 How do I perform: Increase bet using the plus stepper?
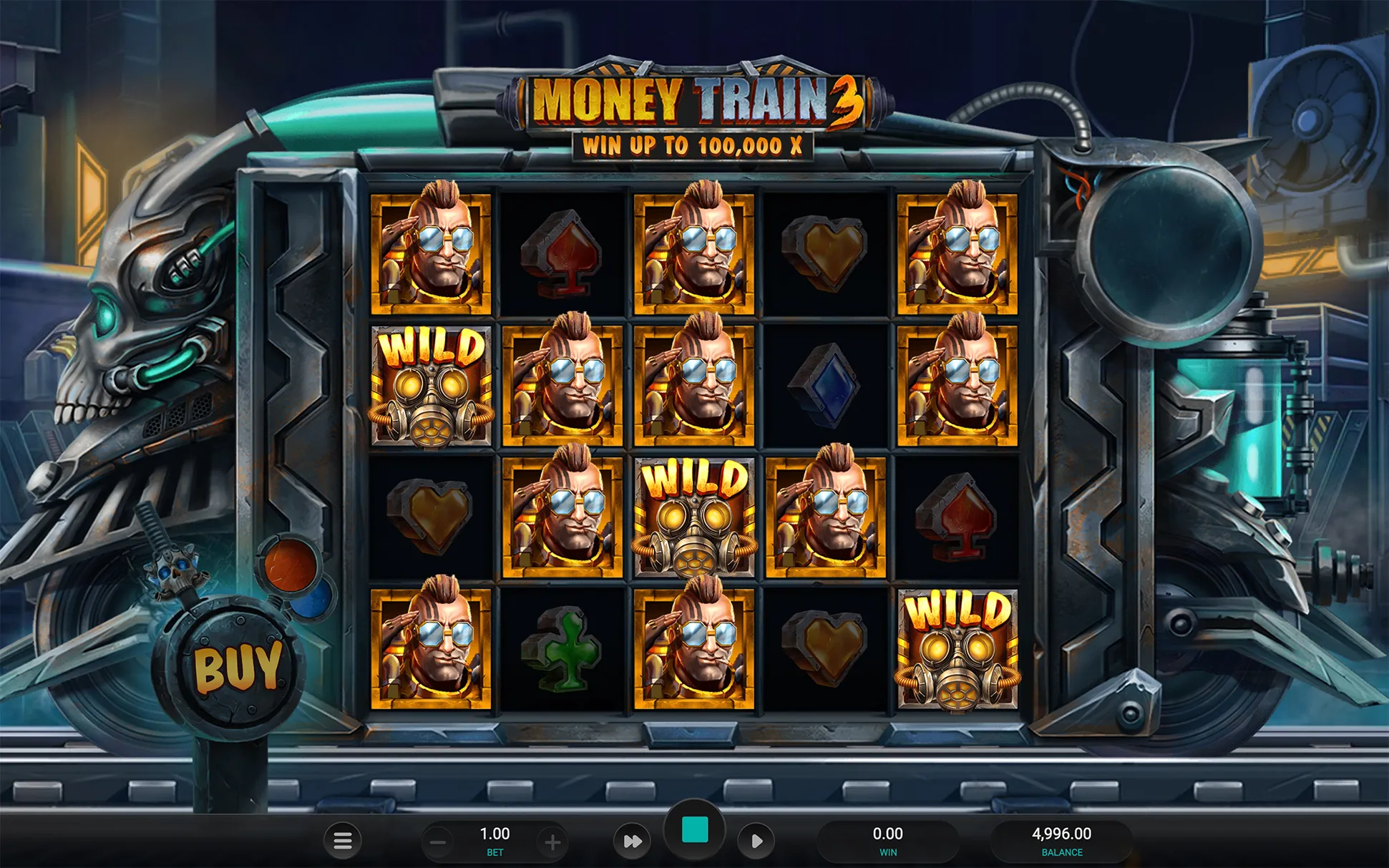[x=552, y=842]
